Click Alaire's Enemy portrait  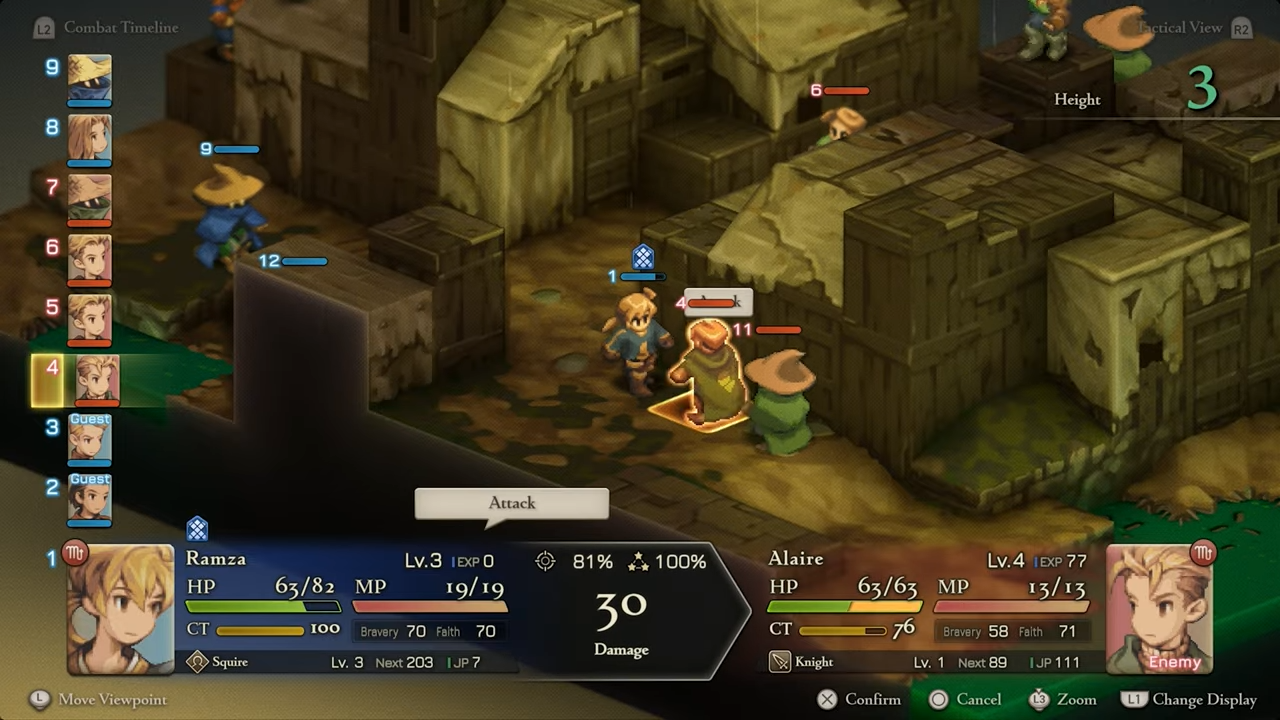[x=1159, y=609]
